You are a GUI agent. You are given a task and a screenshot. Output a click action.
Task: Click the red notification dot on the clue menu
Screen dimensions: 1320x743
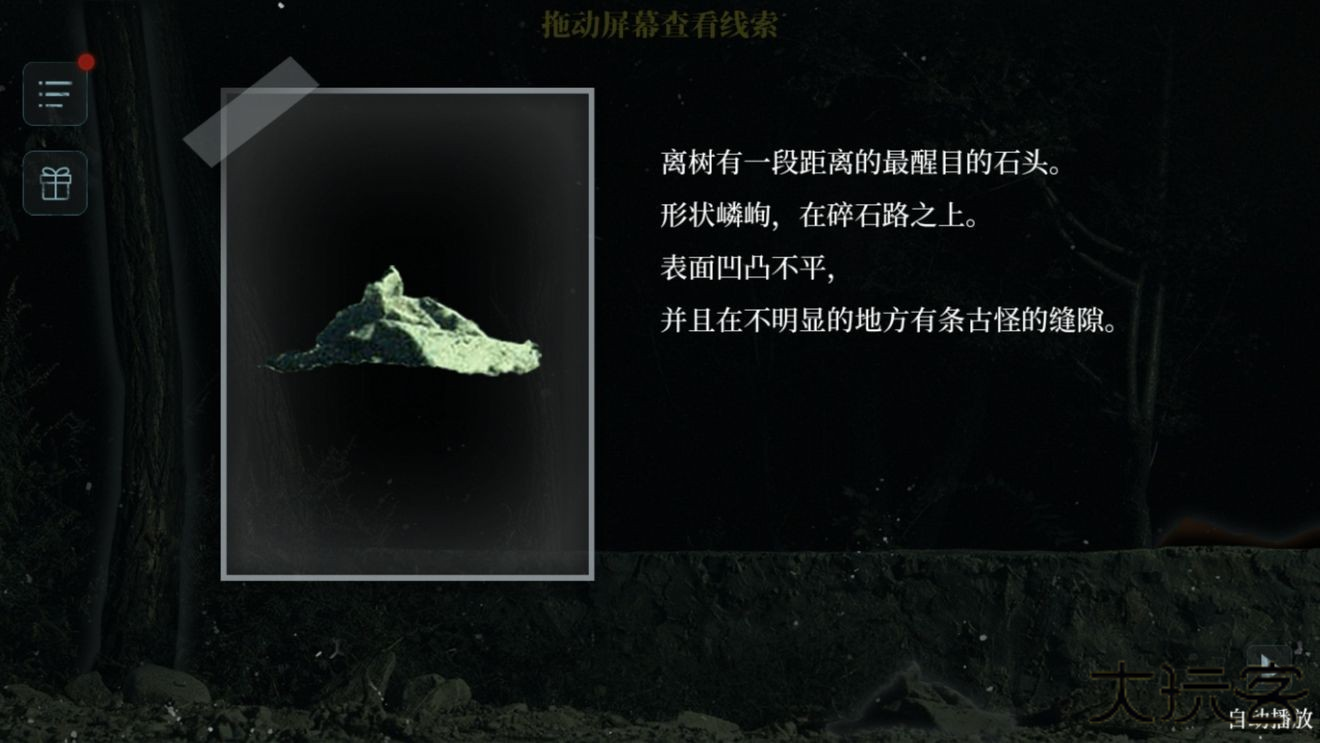click(x=86, y=60)
